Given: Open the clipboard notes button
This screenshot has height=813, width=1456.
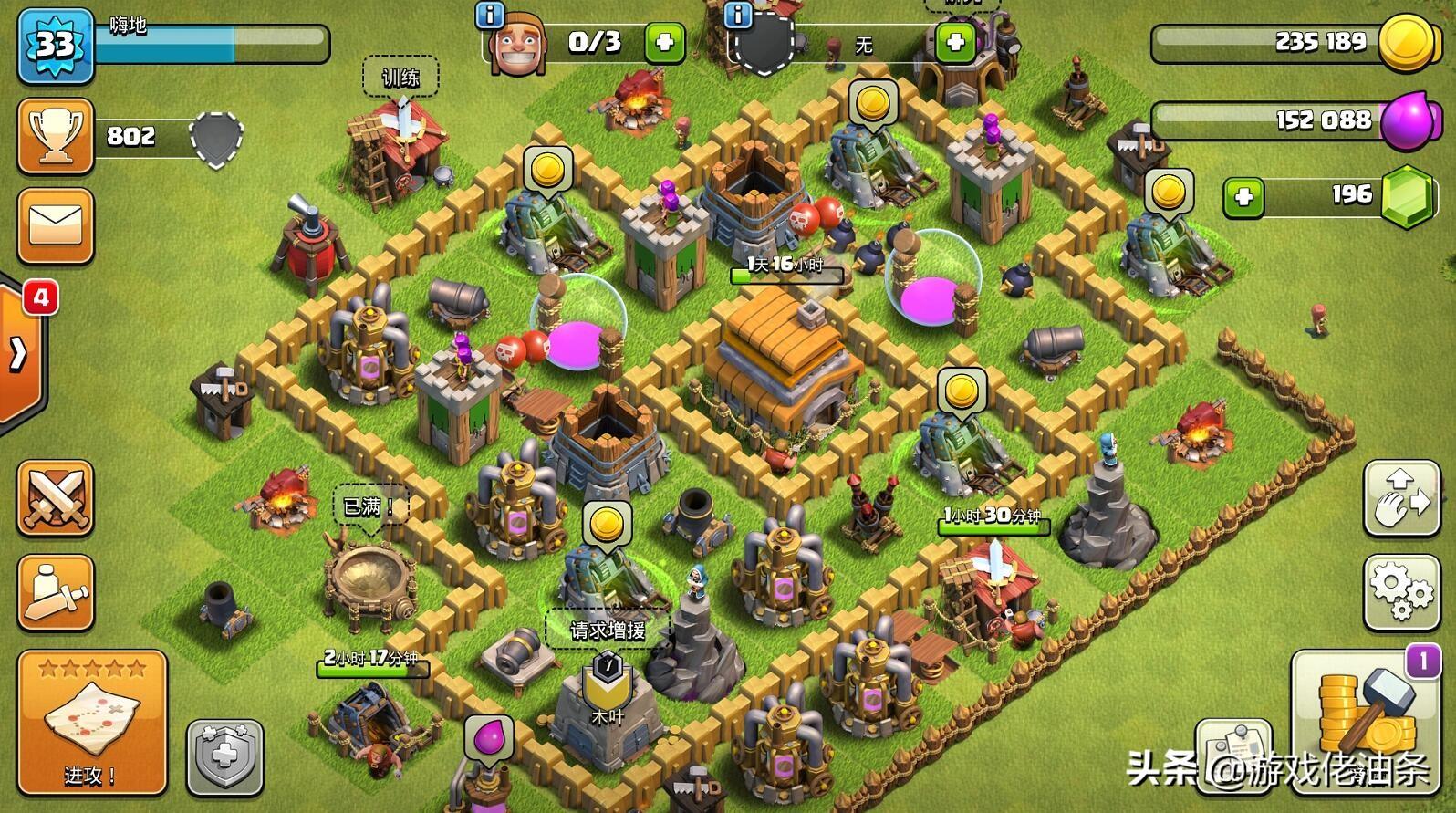Looking at the screenshot, I should (x=1234, y=753).
